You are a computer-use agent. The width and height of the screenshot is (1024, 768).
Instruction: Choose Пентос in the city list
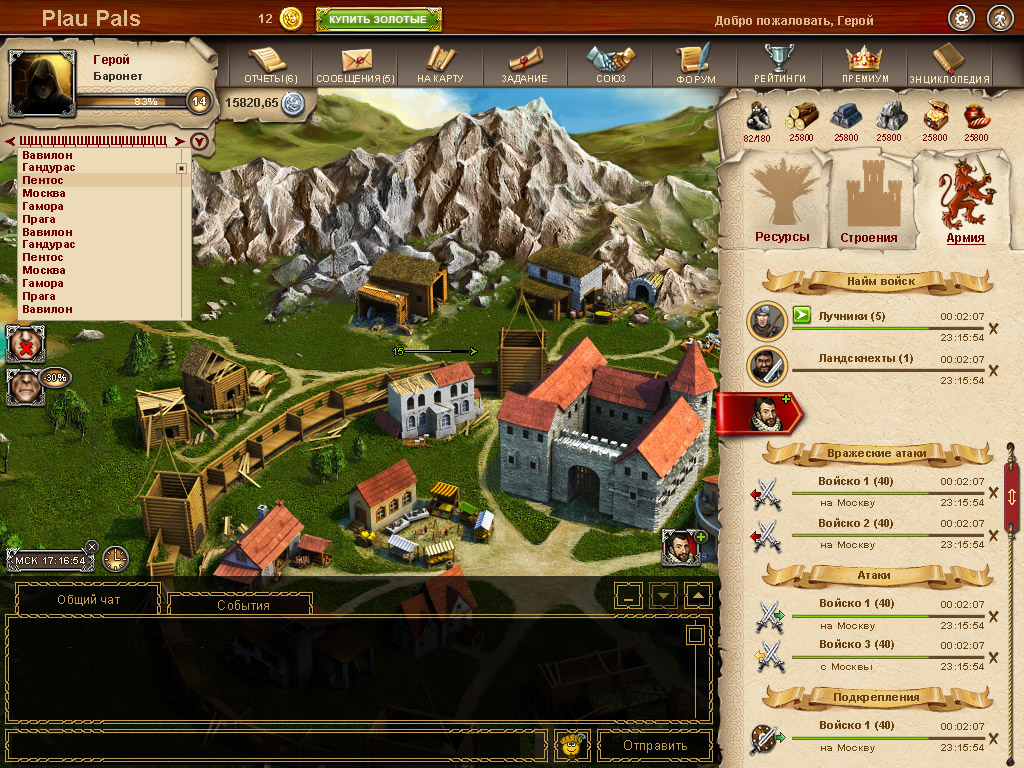click(x=44, y=180)
